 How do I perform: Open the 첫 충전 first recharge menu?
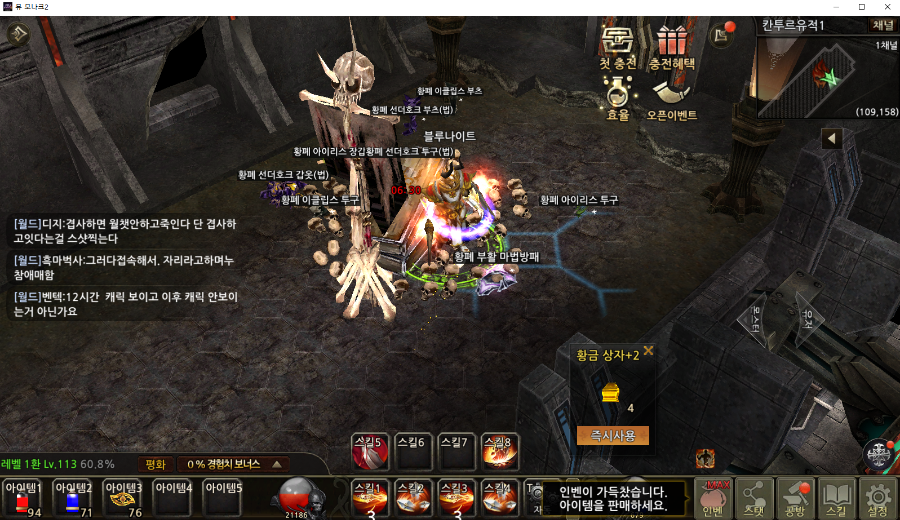point(617,47)
